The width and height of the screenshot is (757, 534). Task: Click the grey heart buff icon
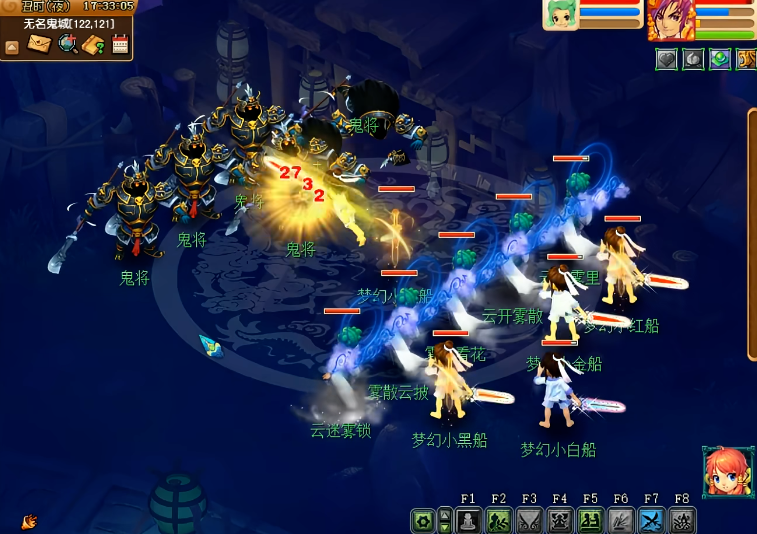pyautogui.click(x=667, y=59)
